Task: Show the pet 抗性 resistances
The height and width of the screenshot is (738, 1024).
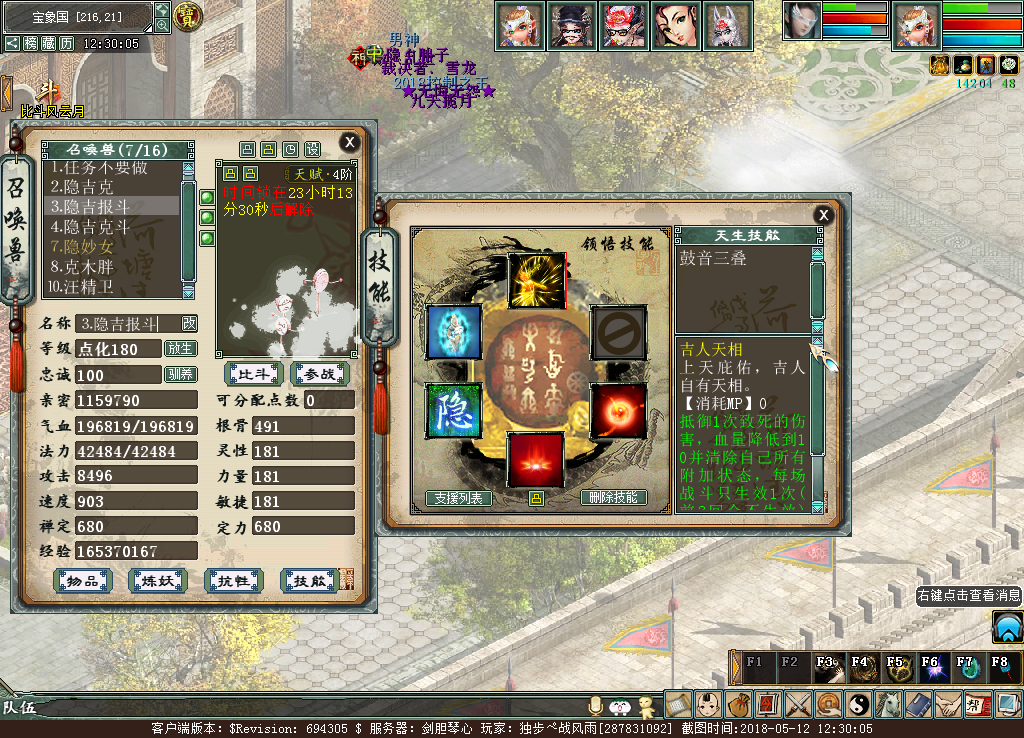Action: click(232, 581)
